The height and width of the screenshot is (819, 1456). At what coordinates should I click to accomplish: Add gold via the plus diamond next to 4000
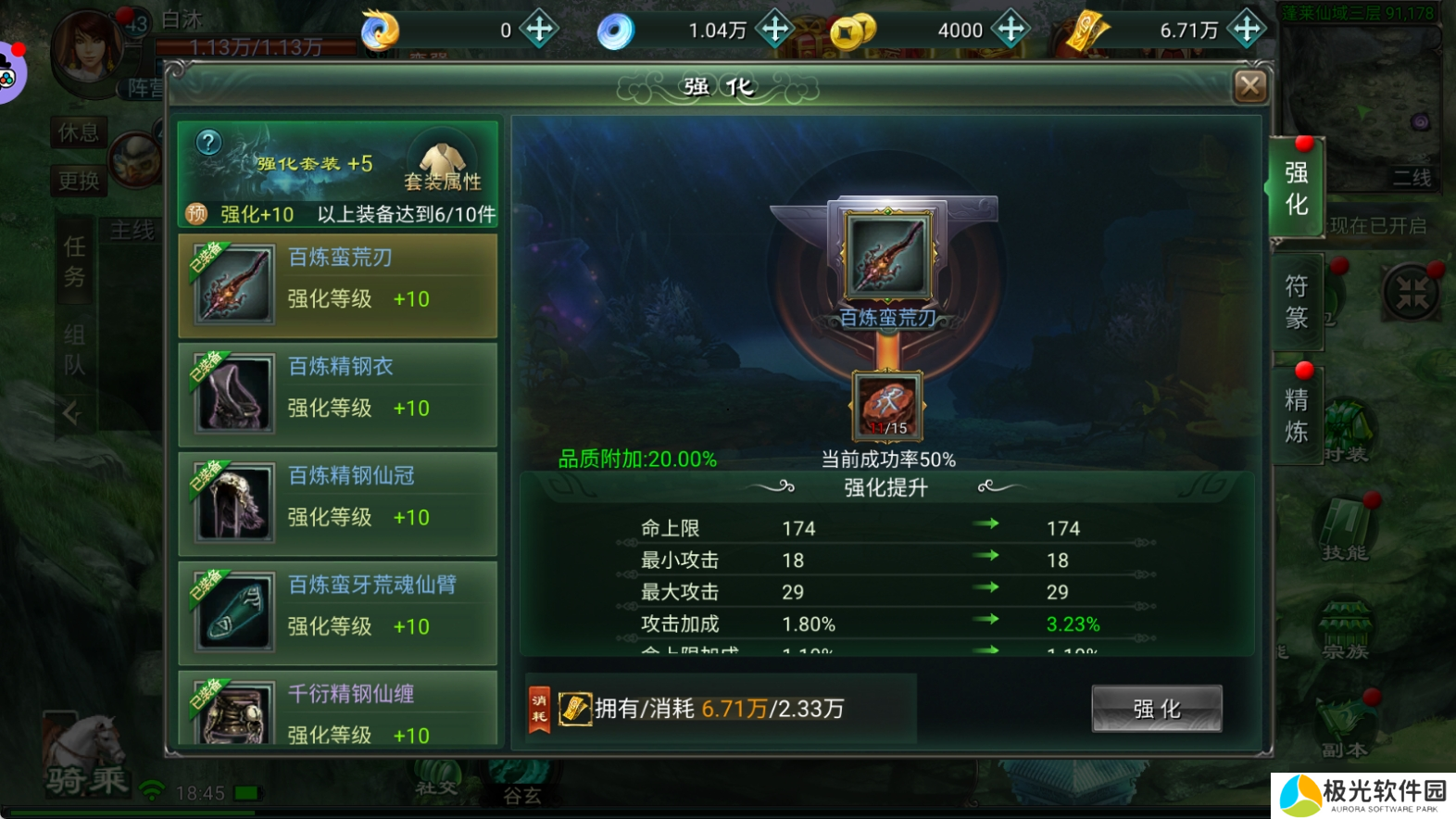click(1010, 29)
